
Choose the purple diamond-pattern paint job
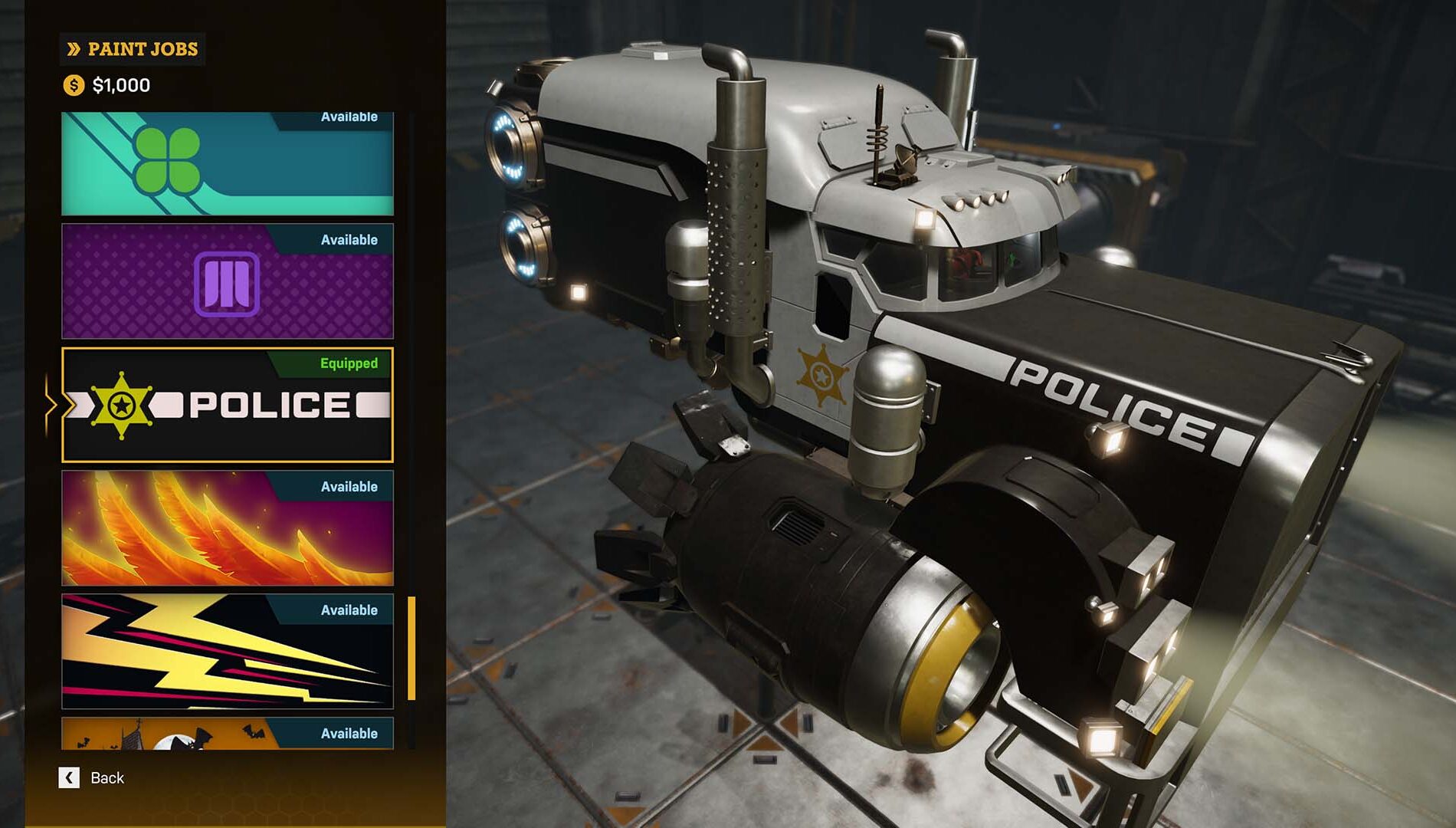[228, 281]
